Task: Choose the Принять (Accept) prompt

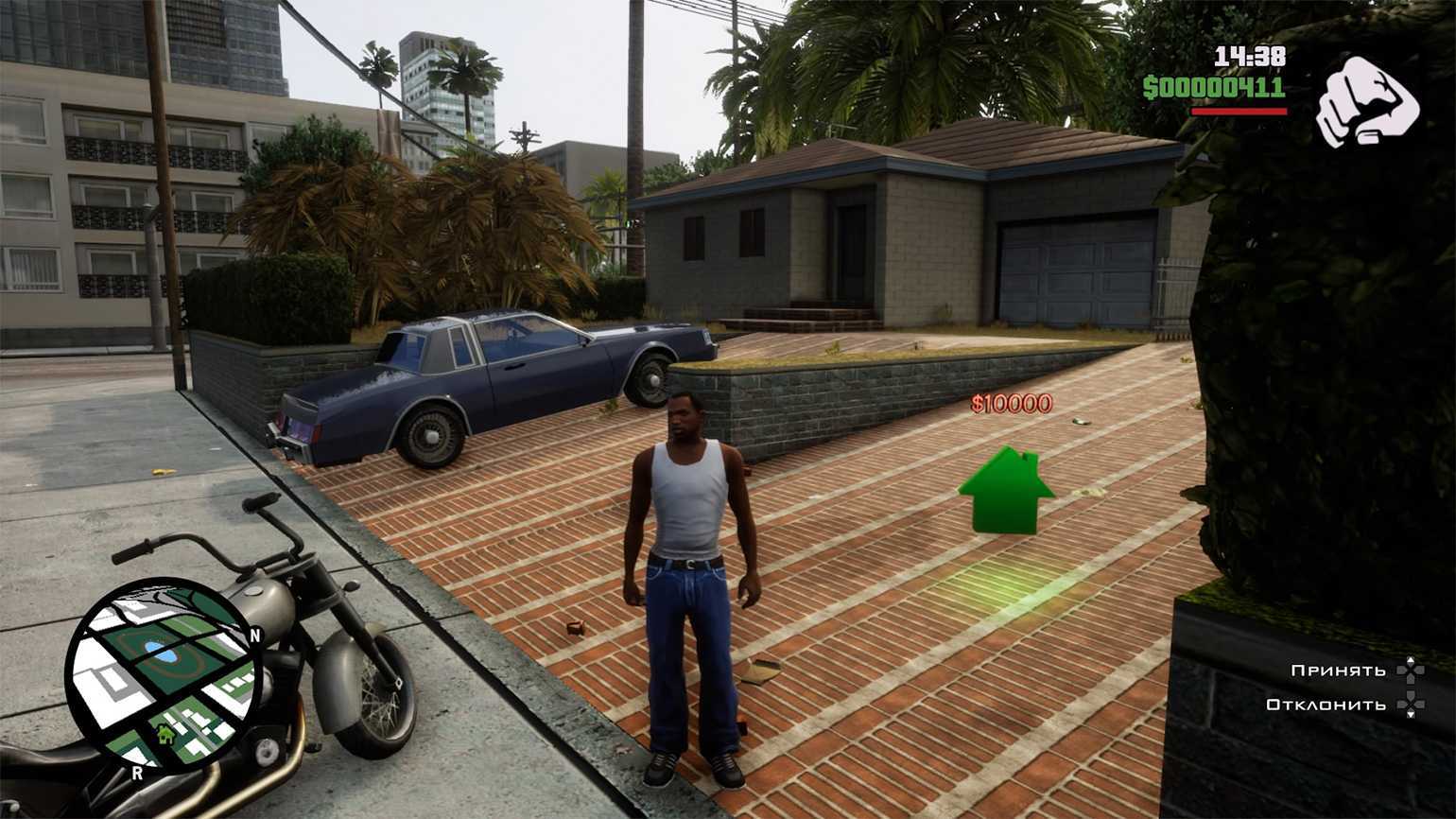Action: (1338, 671)
